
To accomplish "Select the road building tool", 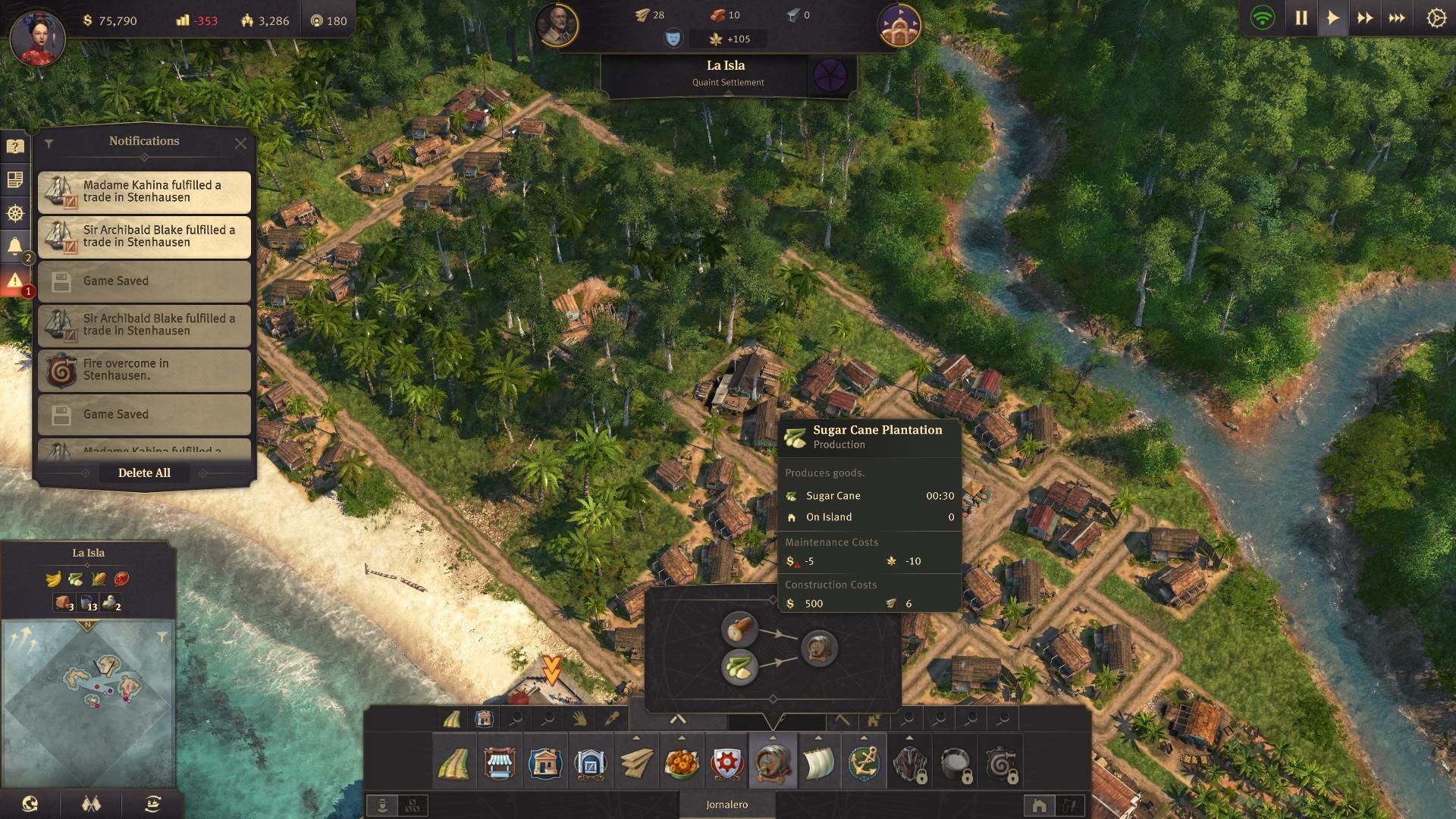I will point(454,764).
